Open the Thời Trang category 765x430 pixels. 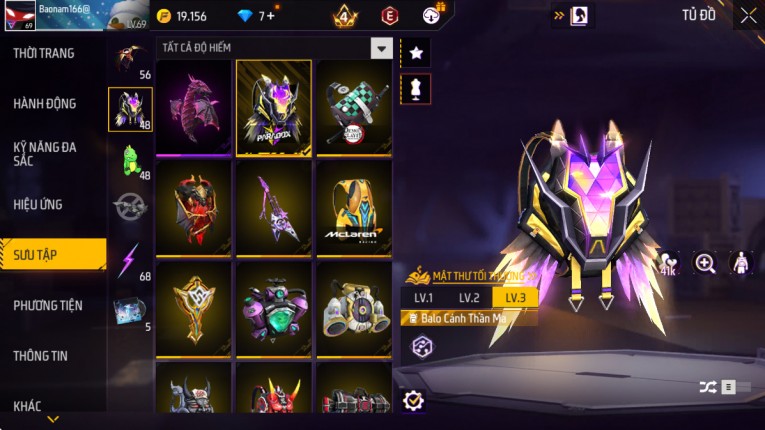click(x=44, y=53)
